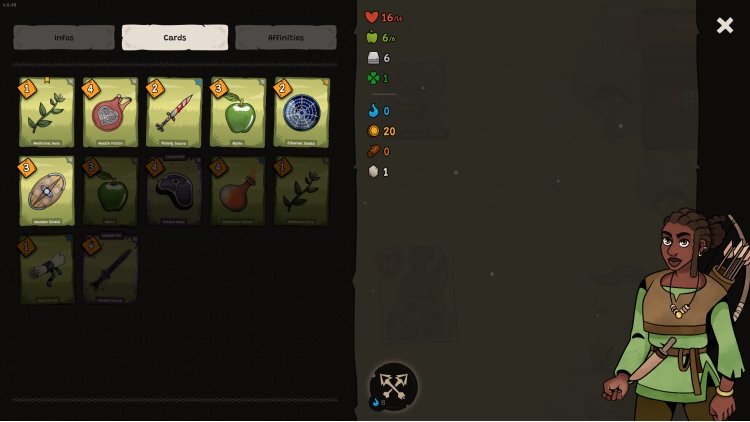The height and width of the screenshot is (422, 750).
Task: Open the Affinities tab
Action: tap(286, 38)
